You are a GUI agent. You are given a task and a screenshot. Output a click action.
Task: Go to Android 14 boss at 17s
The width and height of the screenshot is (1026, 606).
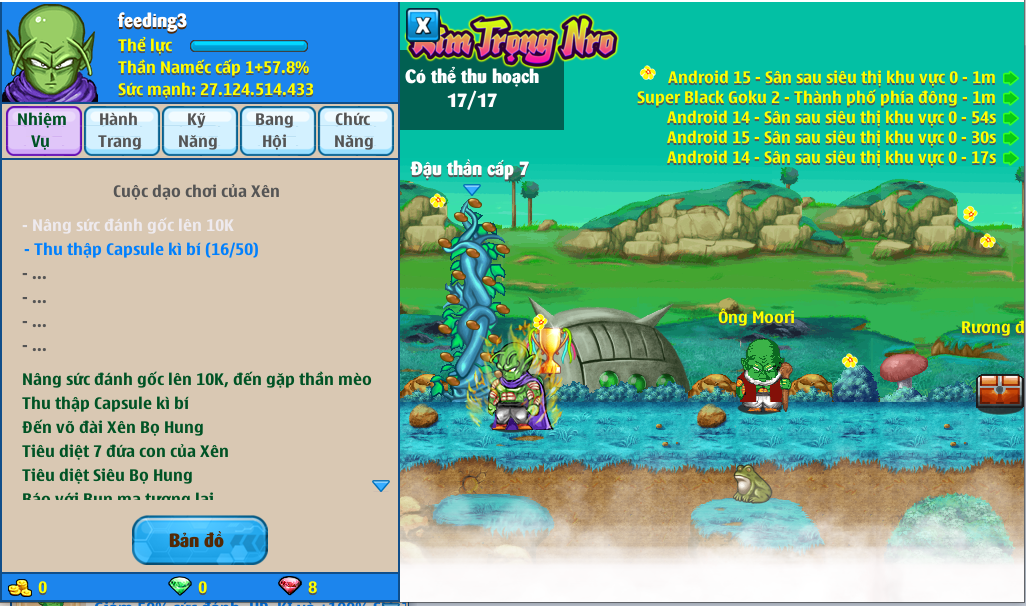[1011, 158]
